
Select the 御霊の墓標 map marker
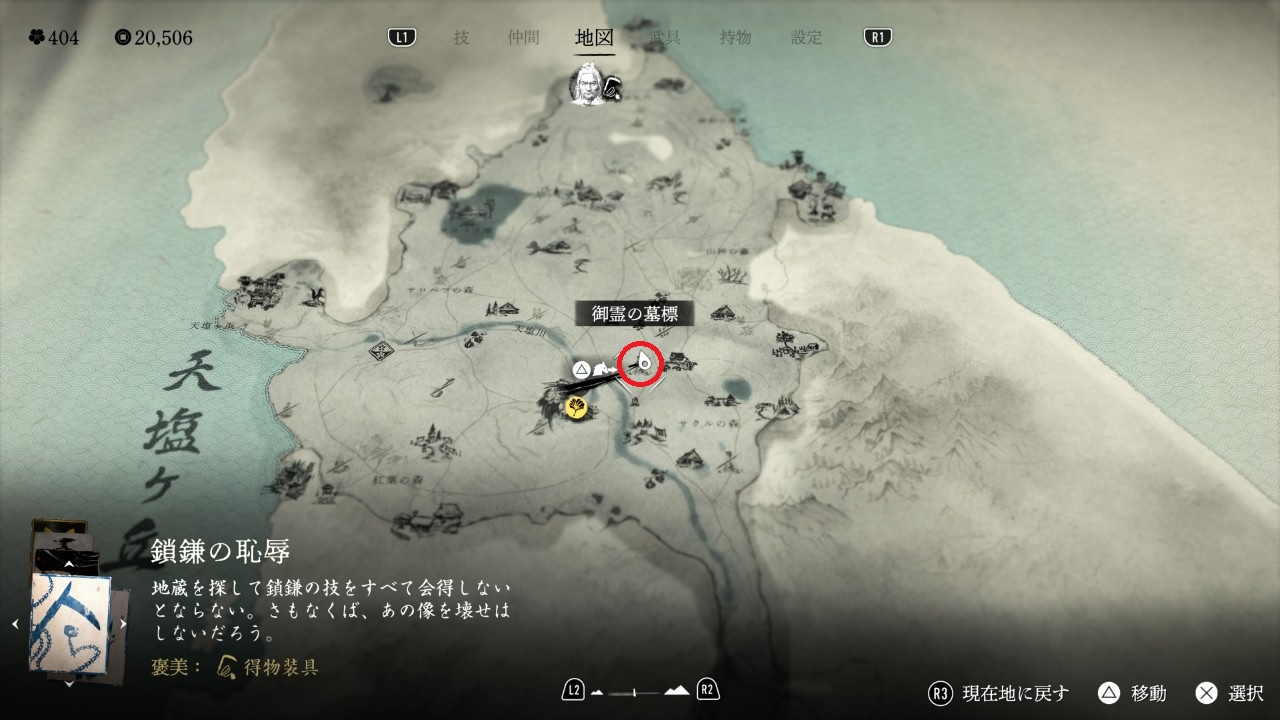coord(641,364)
